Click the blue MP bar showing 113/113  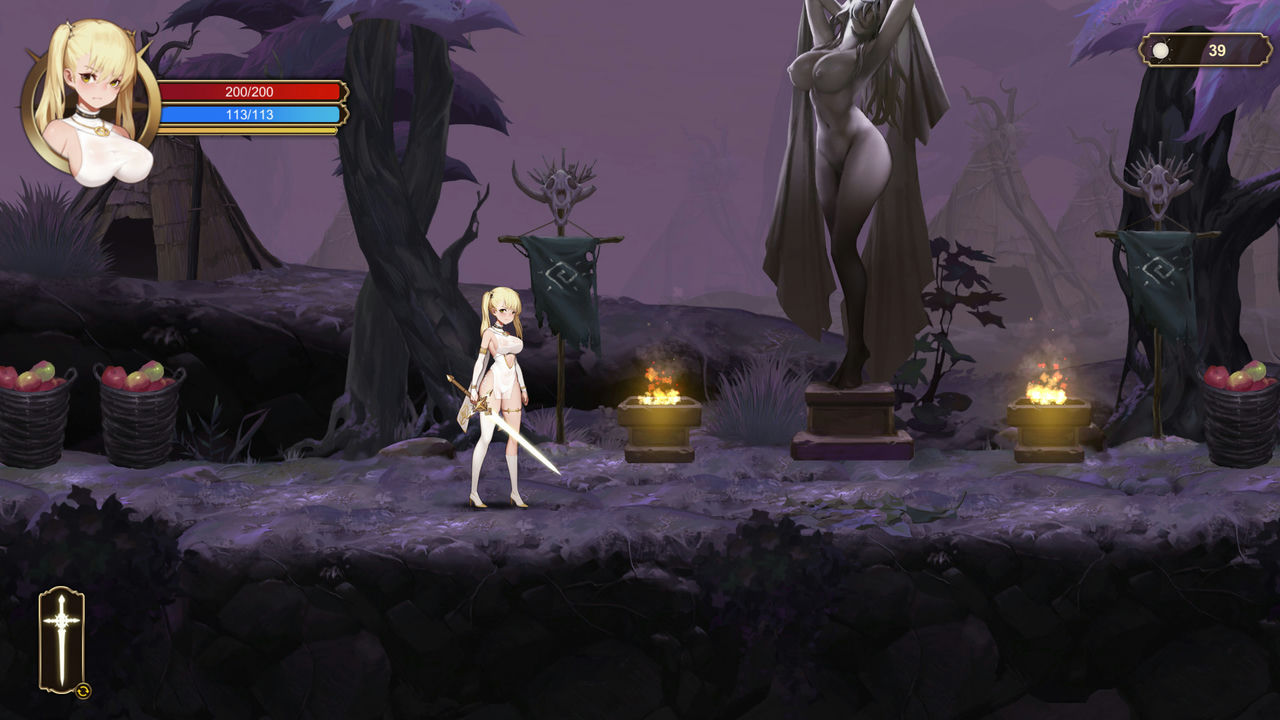point(252,113)
